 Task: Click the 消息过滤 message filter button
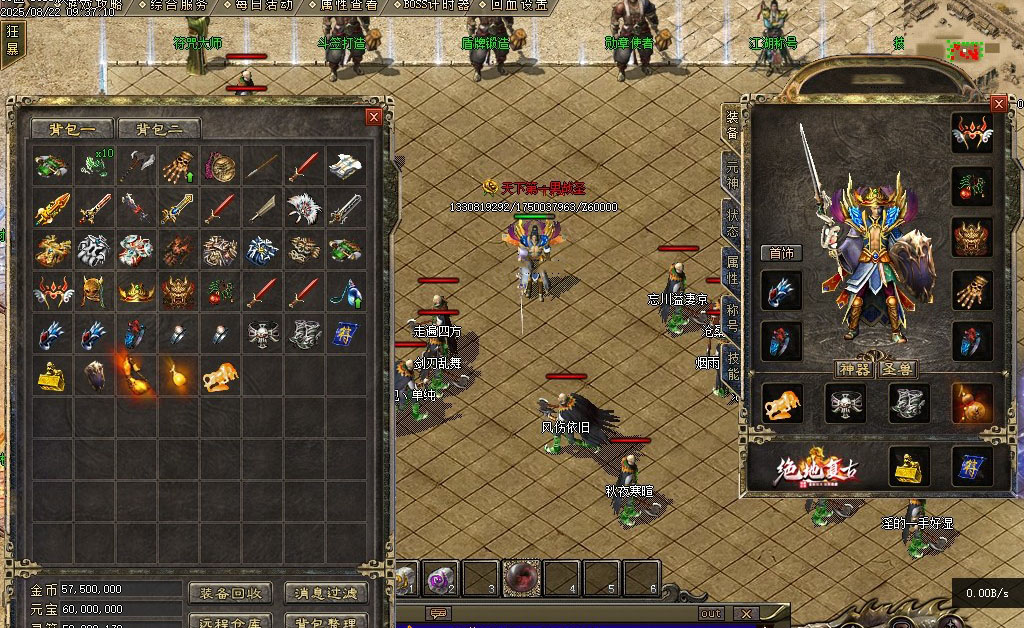[326, 593]
